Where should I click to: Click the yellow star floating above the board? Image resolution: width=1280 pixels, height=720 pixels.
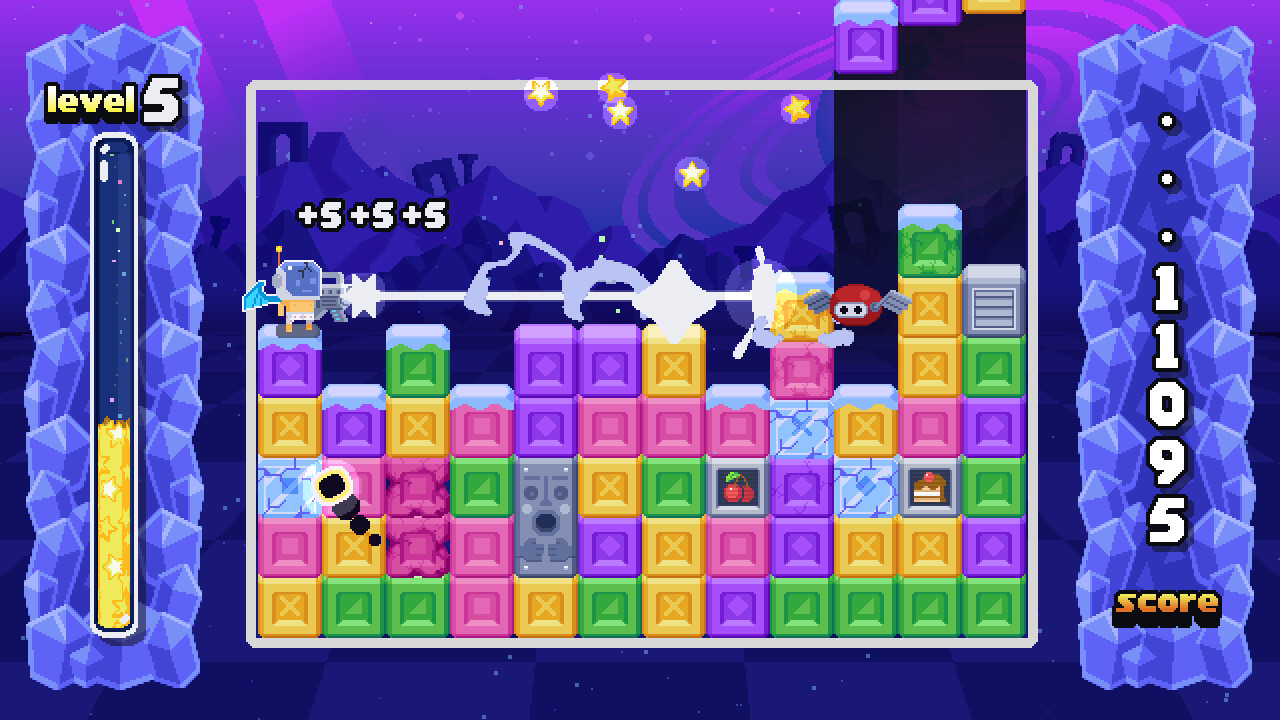pyautogui.click(x=689, y=173)
